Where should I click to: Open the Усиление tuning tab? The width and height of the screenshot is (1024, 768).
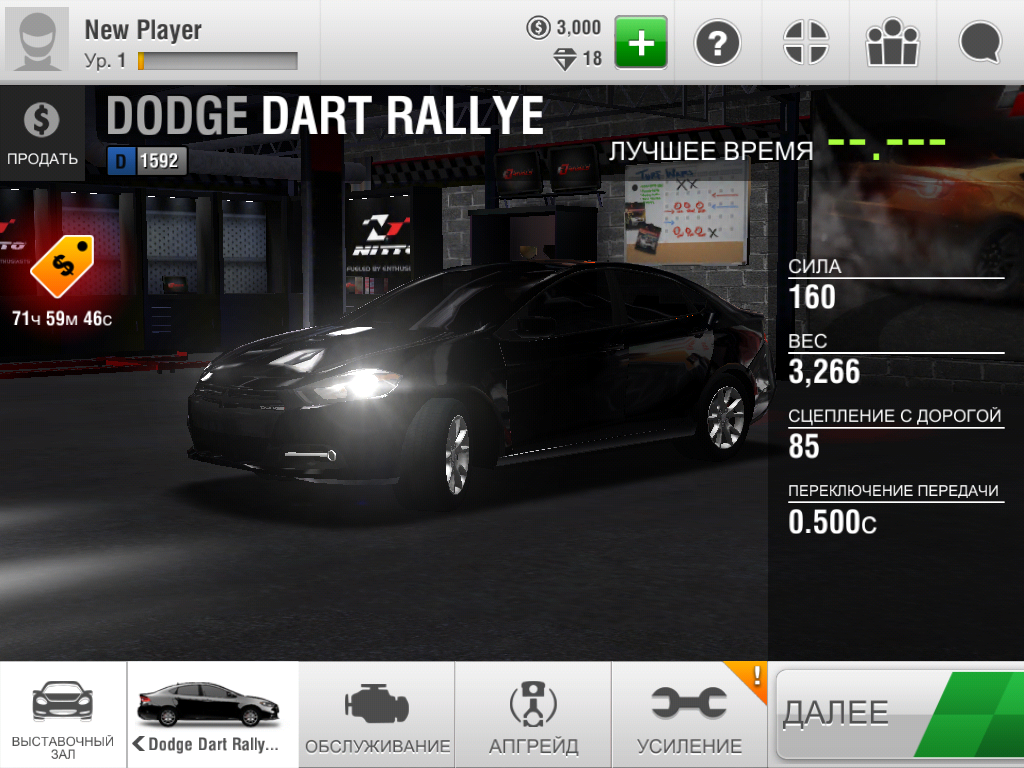(689, 714)
